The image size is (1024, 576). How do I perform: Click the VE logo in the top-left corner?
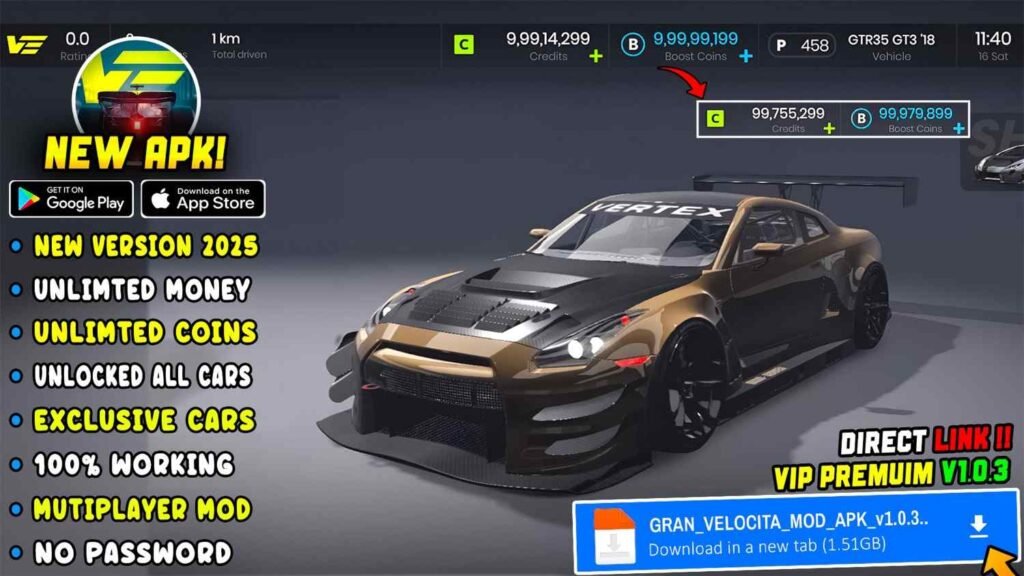[x=24, y=46]
